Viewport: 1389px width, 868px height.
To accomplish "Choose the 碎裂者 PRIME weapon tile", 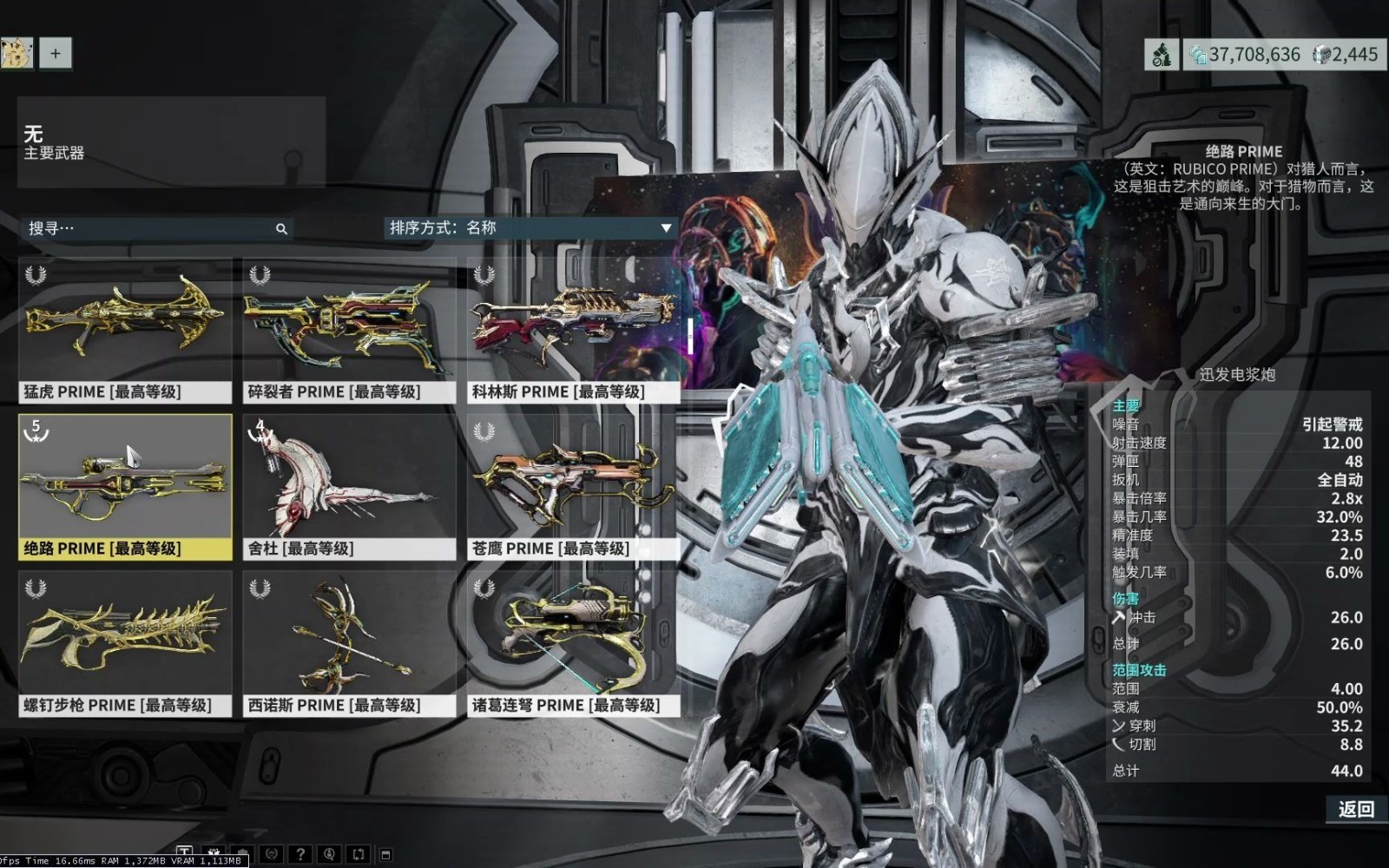I will tap(349, 331).
